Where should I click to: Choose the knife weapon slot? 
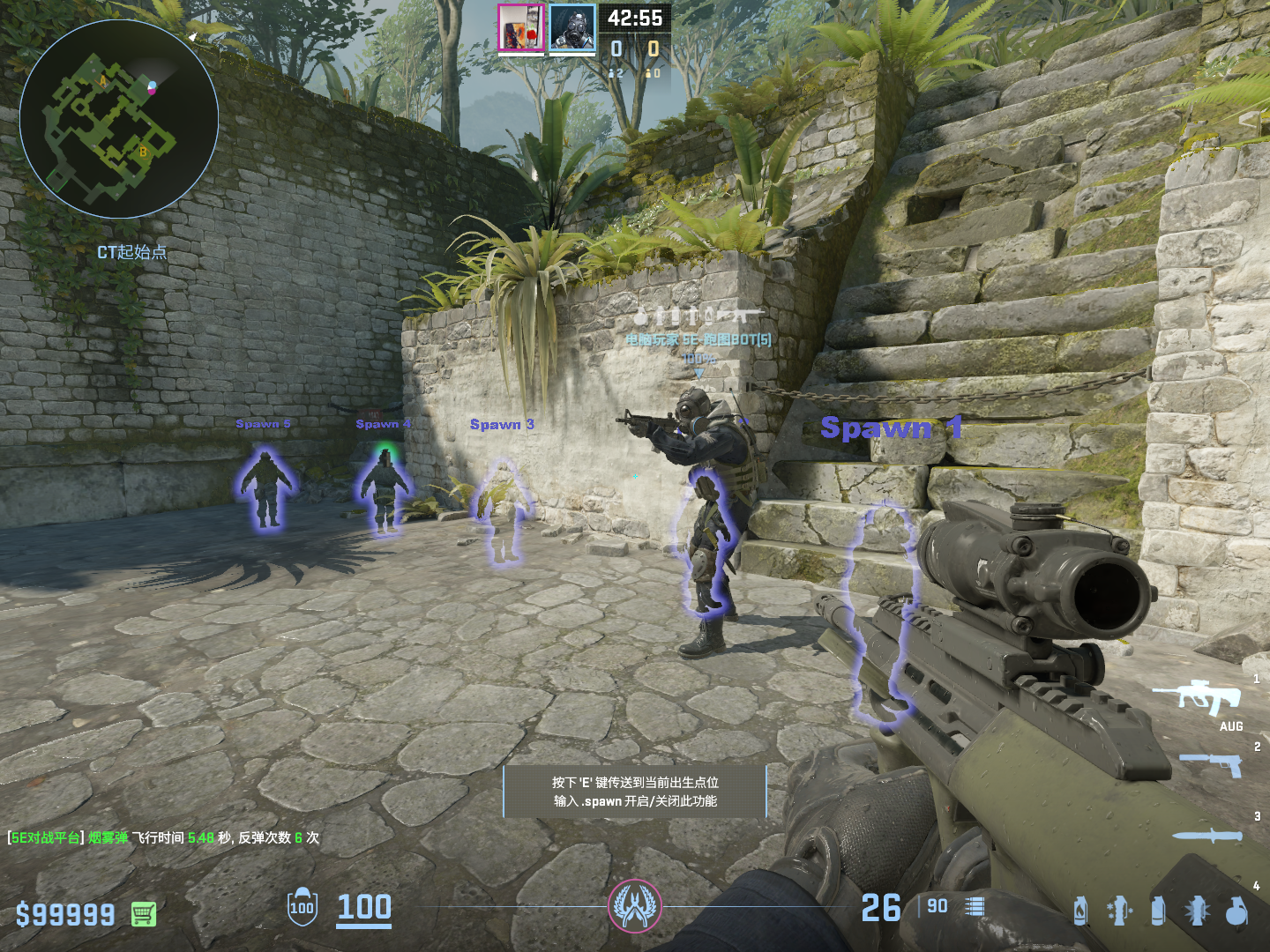(1208, 836)
